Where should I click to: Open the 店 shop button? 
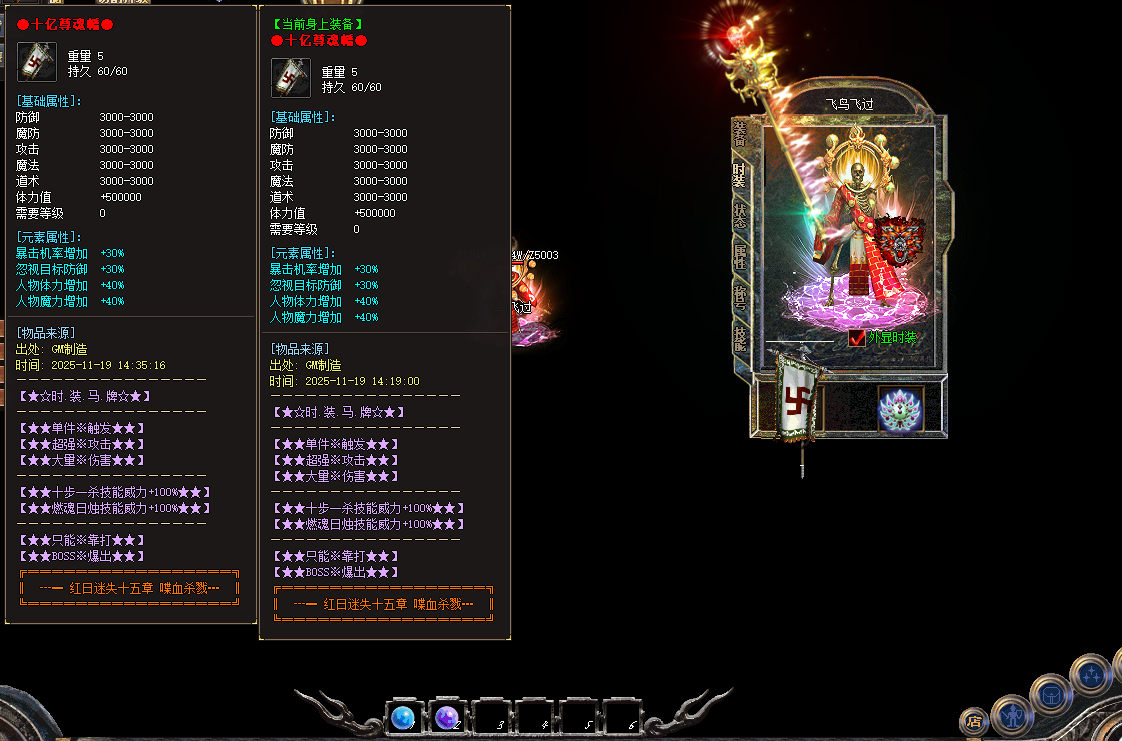(x=973, y=721)
